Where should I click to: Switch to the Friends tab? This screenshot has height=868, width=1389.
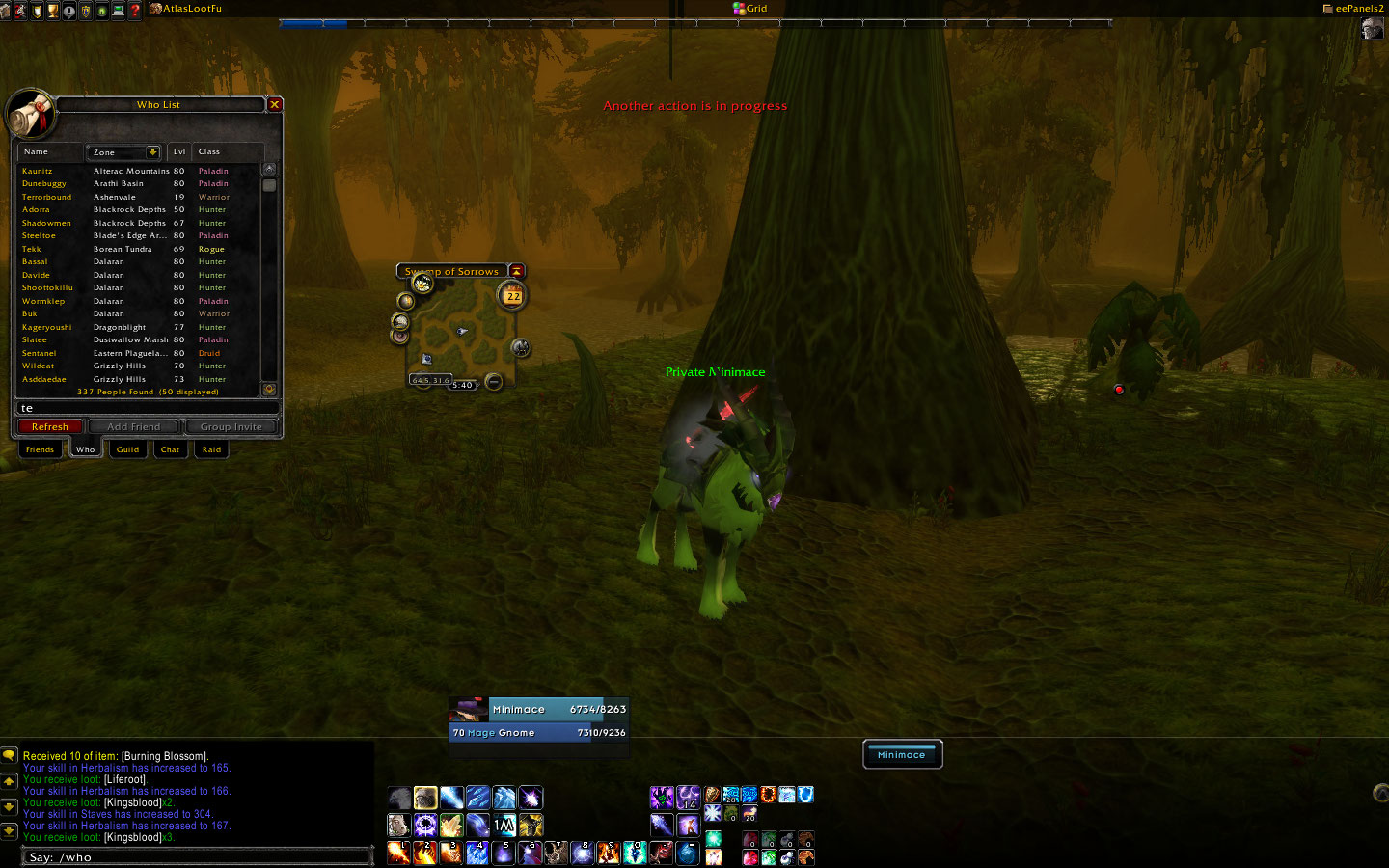40,449
